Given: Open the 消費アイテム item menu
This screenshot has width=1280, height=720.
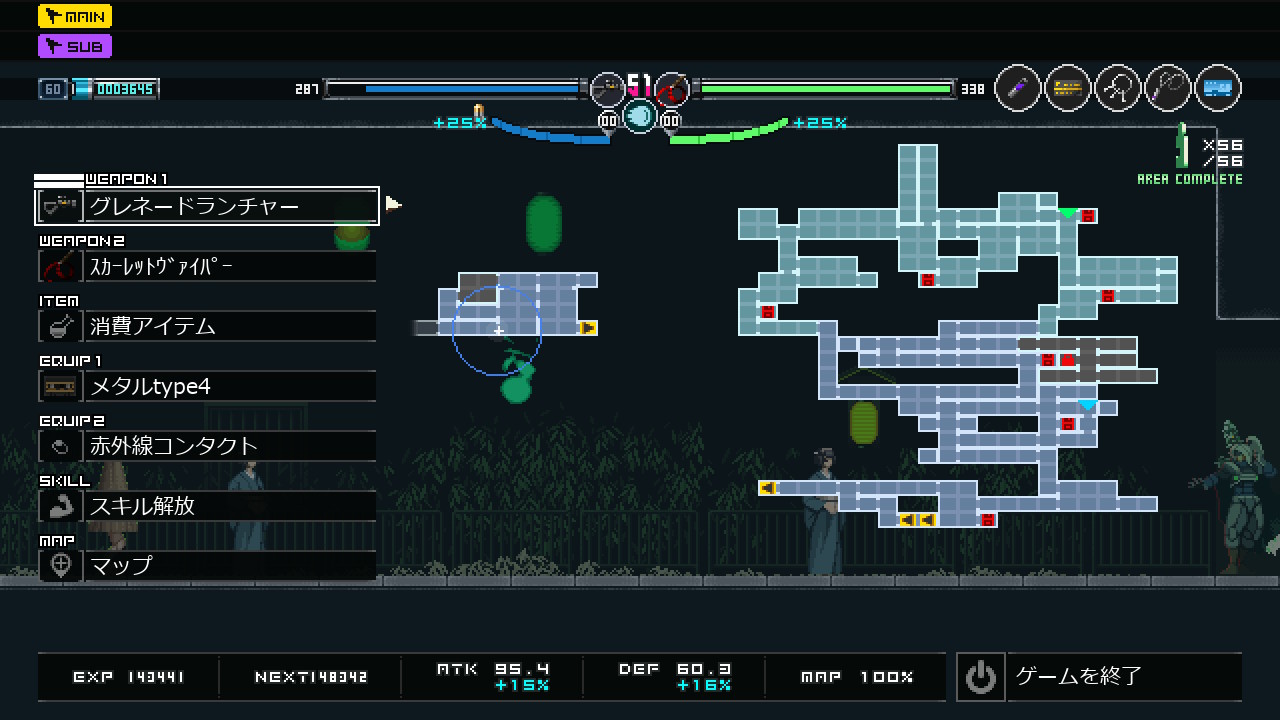Looking at the screenshot, I should (x=207, y=326).
